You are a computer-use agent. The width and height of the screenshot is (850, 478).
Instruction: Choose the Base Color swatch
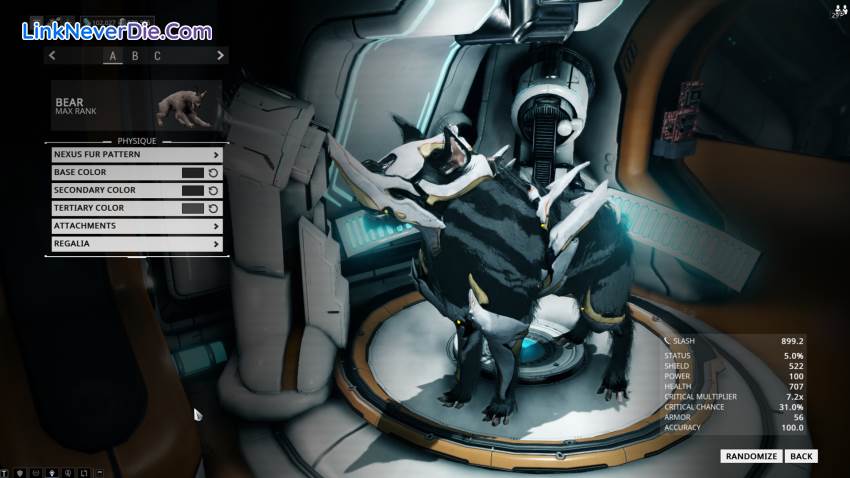coord(193,173)
